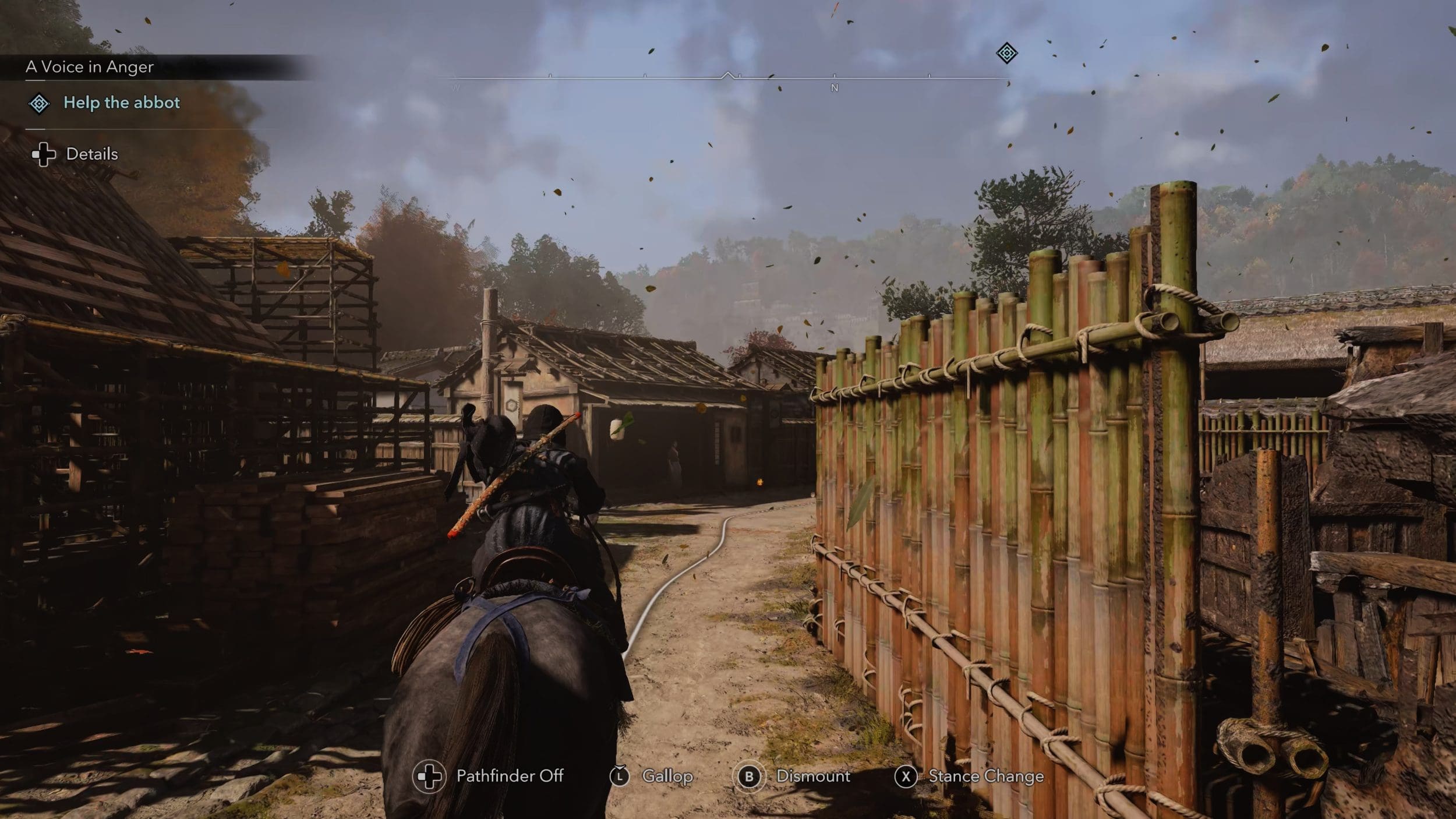
Task: Click the north "N" marker on the compass
Action: point(834,88)
